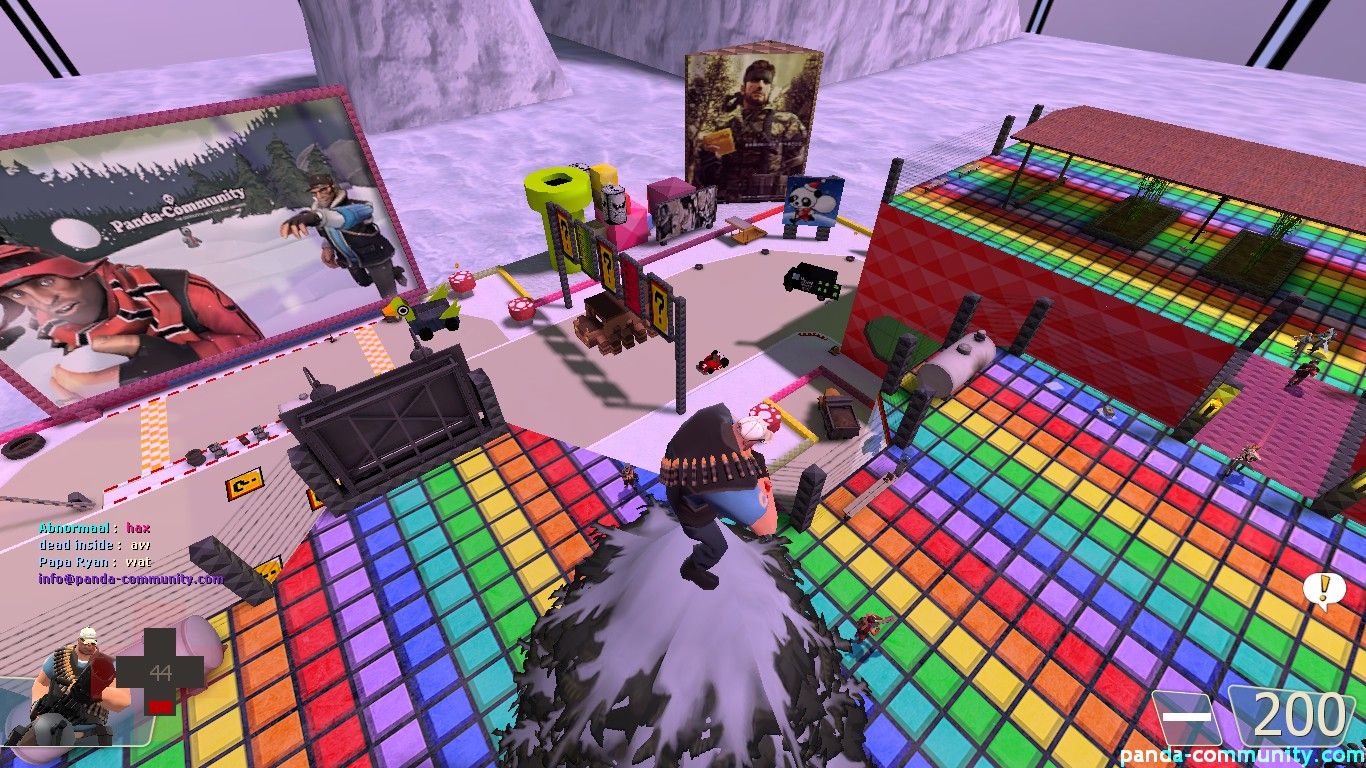
Task: Open the info@panda-community.com chat line
Action: [131, 579]
